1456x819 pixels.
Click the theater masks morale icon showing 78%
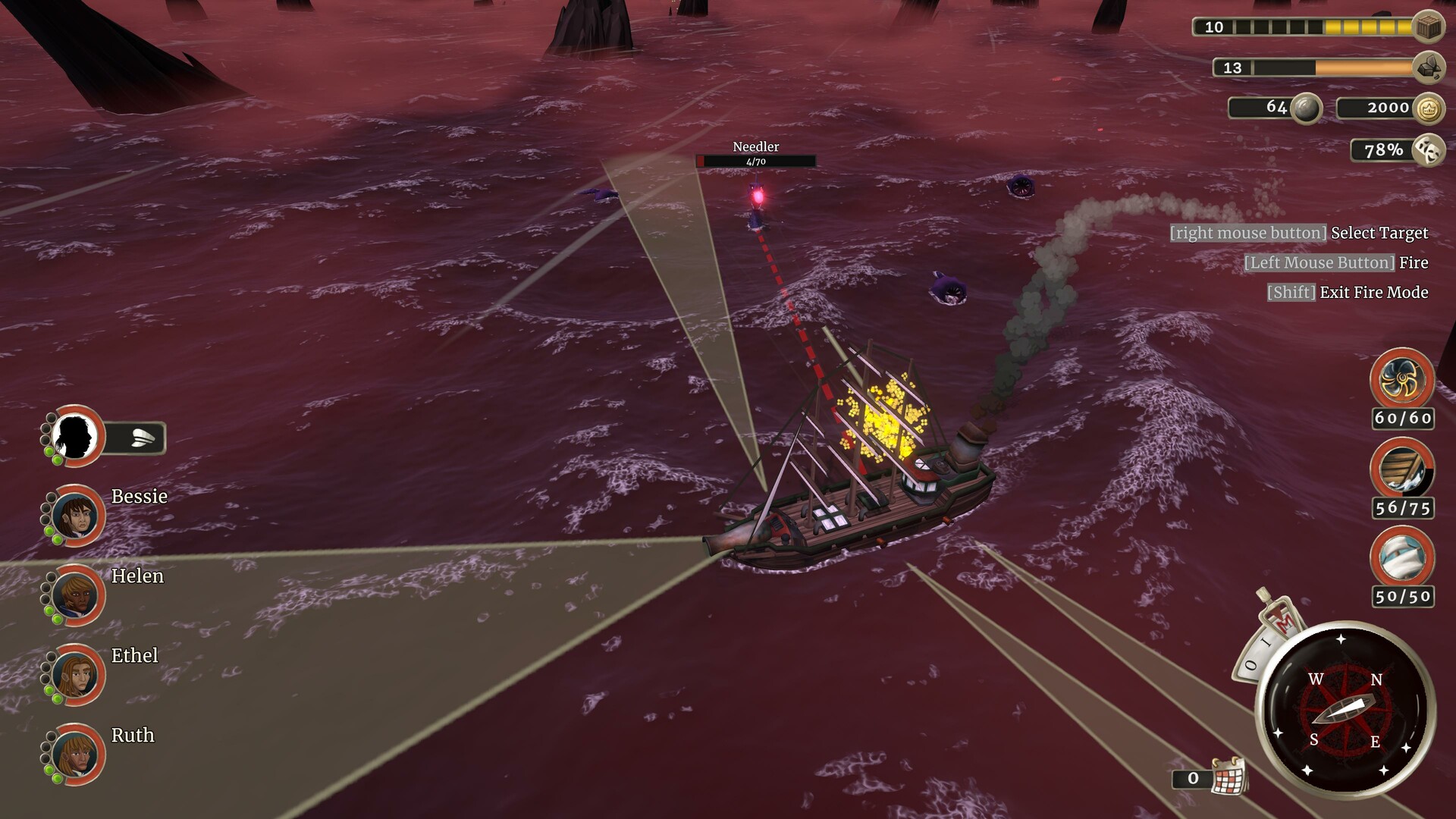[1428, 149]
